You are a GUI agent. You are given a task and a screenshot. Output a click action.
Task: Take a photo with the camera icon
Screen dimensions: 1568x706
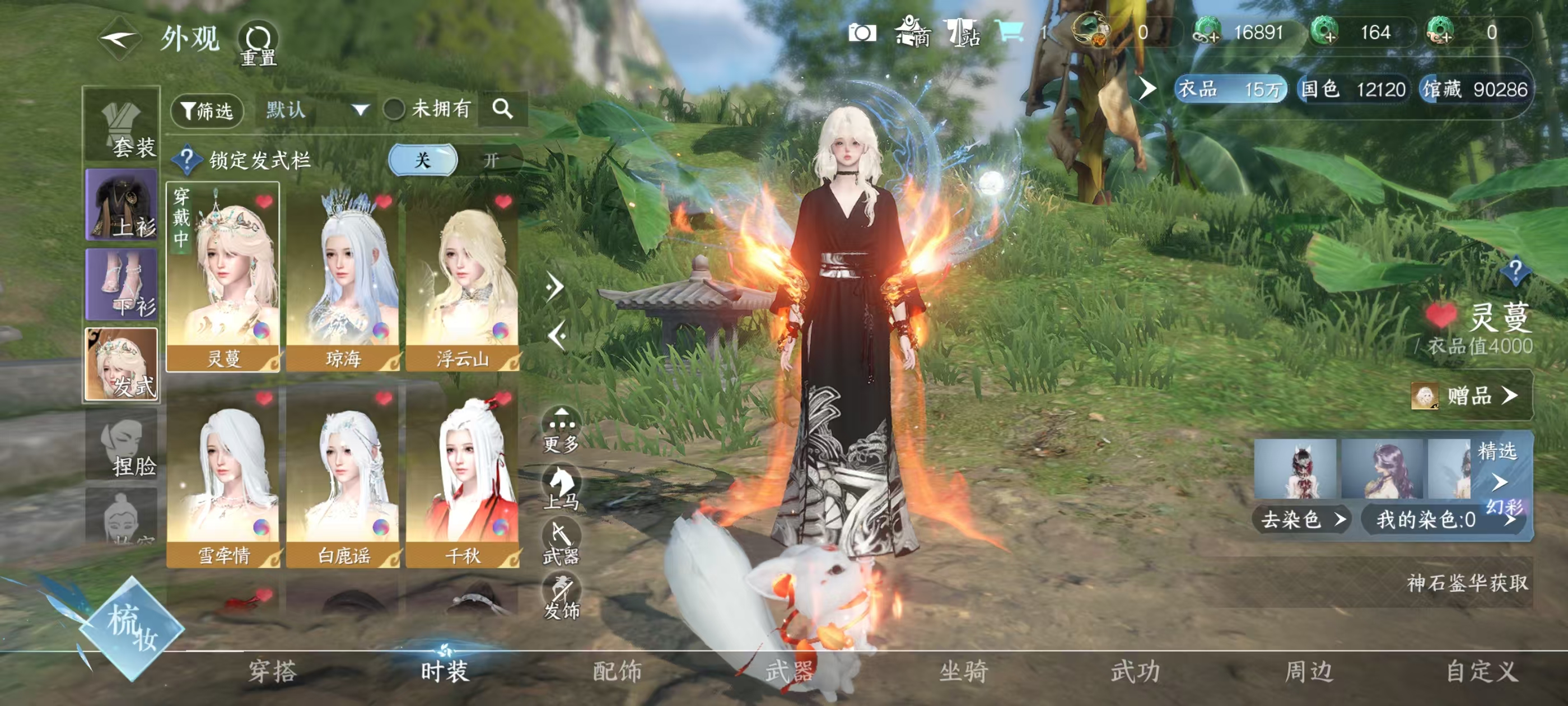(x=862, y=33)
